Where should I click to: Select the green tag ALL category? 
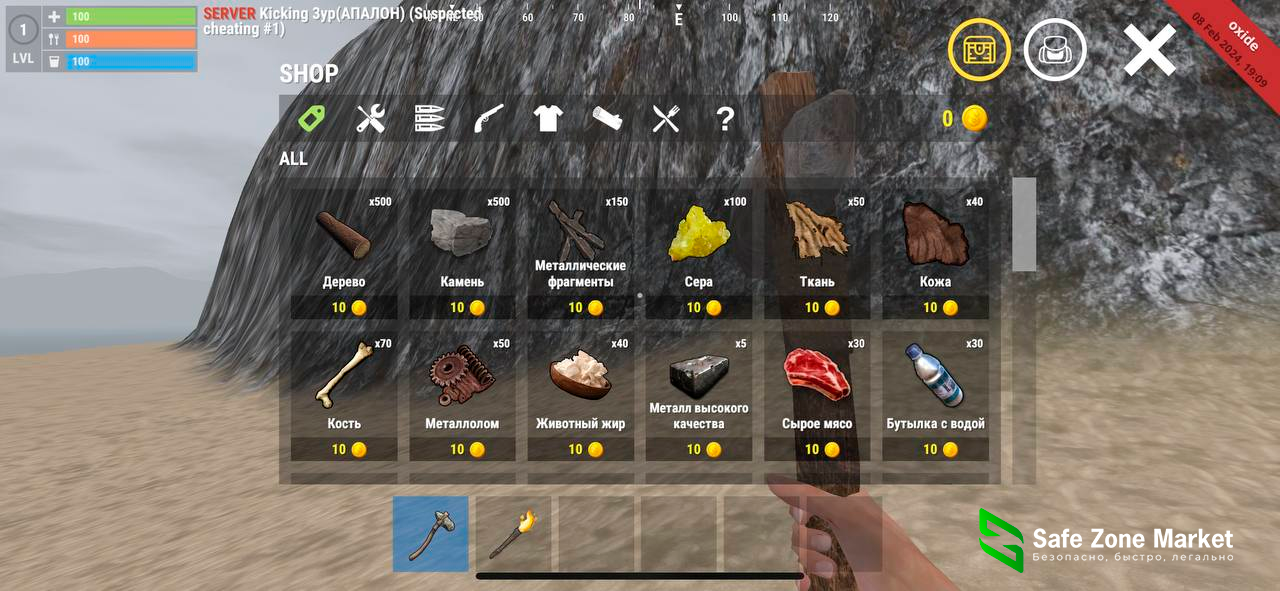click(312, 119)
